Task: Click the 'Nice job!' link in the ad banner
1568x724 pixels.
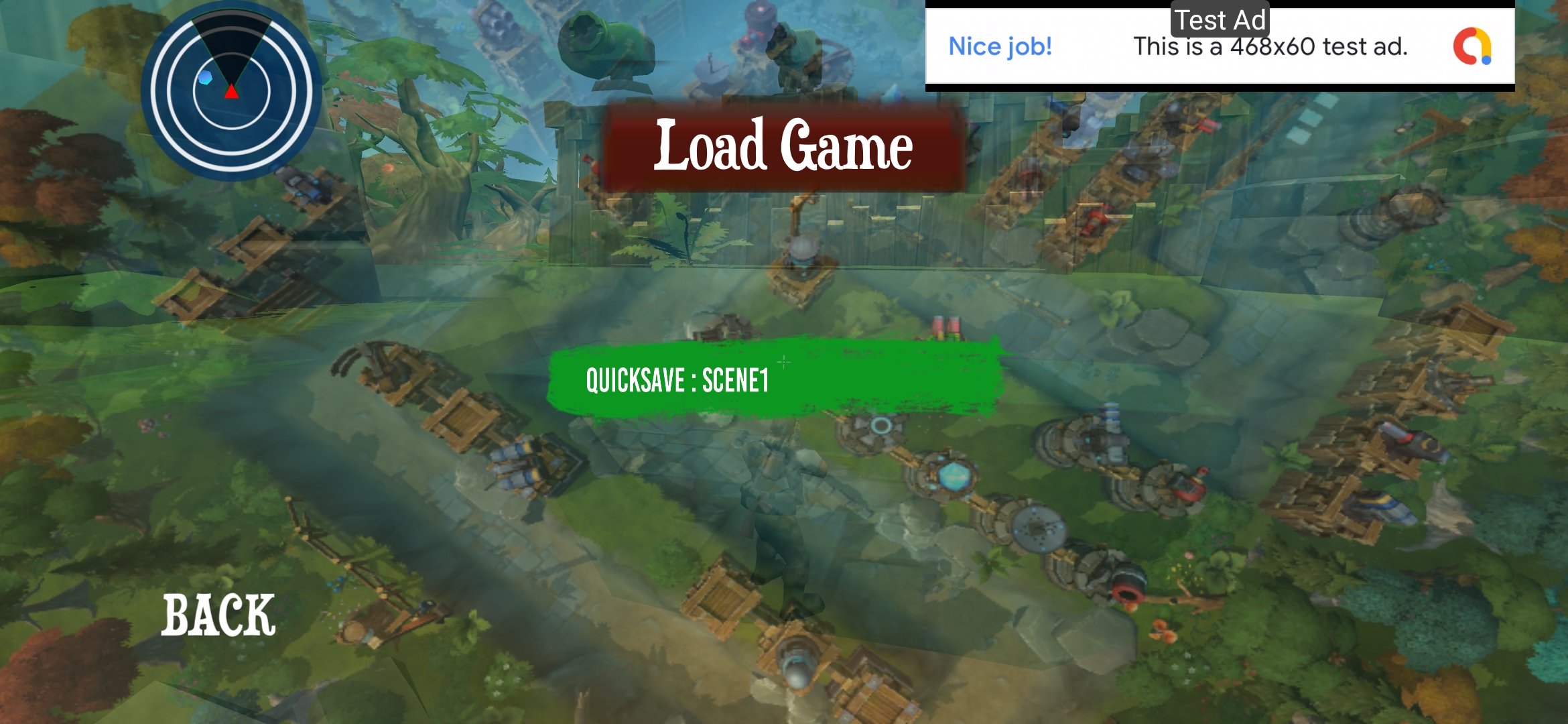Action: coord(1000,46)
